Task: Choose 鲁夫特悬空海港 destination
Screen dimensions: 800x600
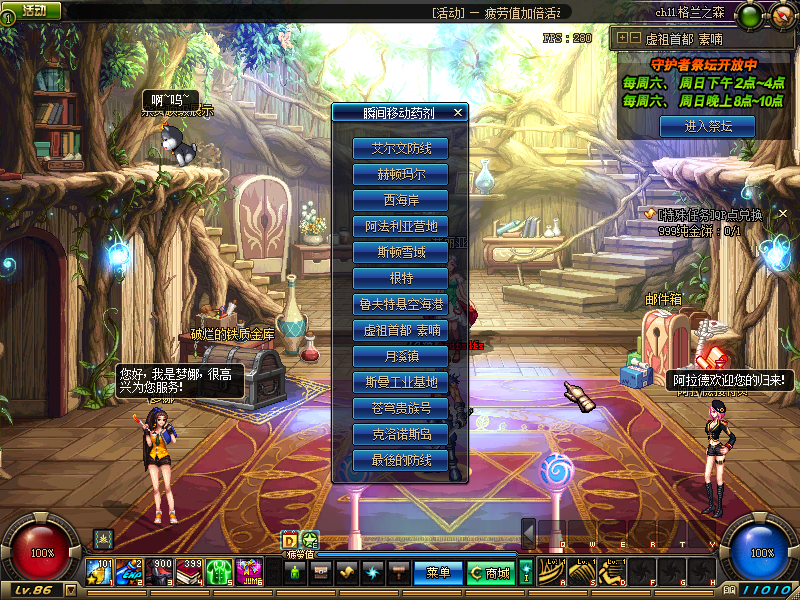Action: click(x=400, y=304)
